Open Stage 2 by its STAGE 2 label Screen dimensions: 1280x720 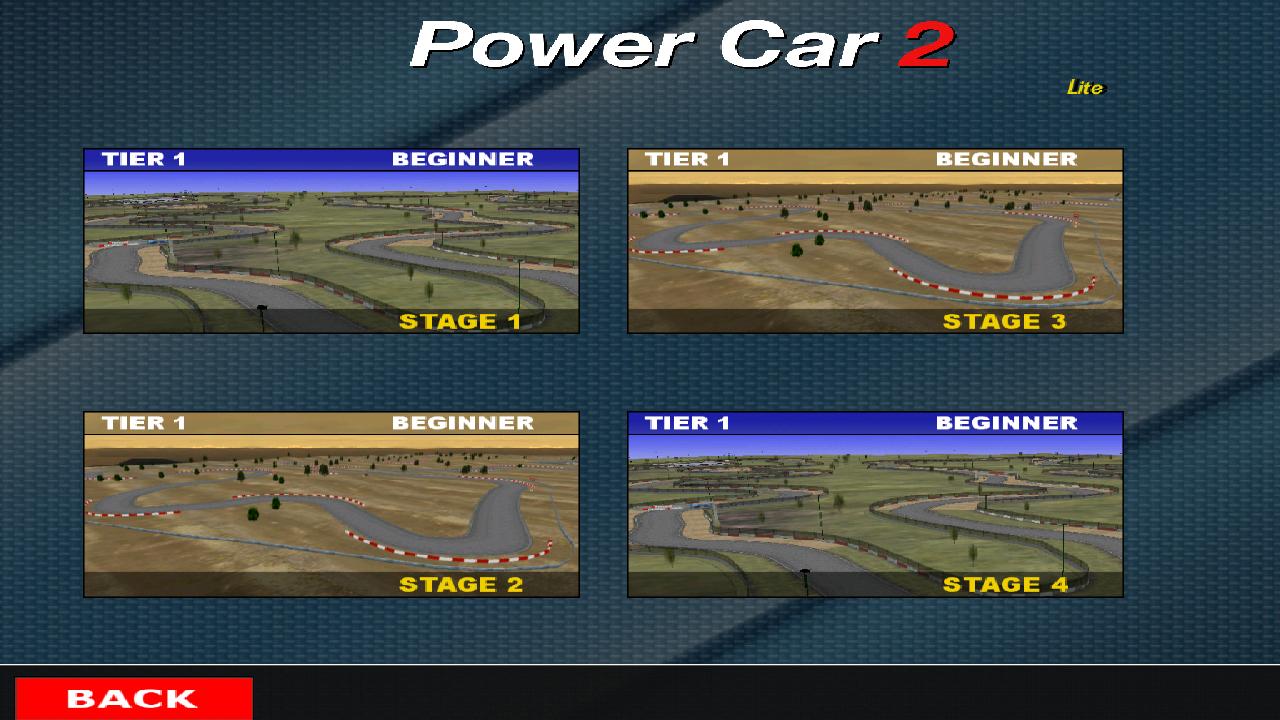(460, 585)
